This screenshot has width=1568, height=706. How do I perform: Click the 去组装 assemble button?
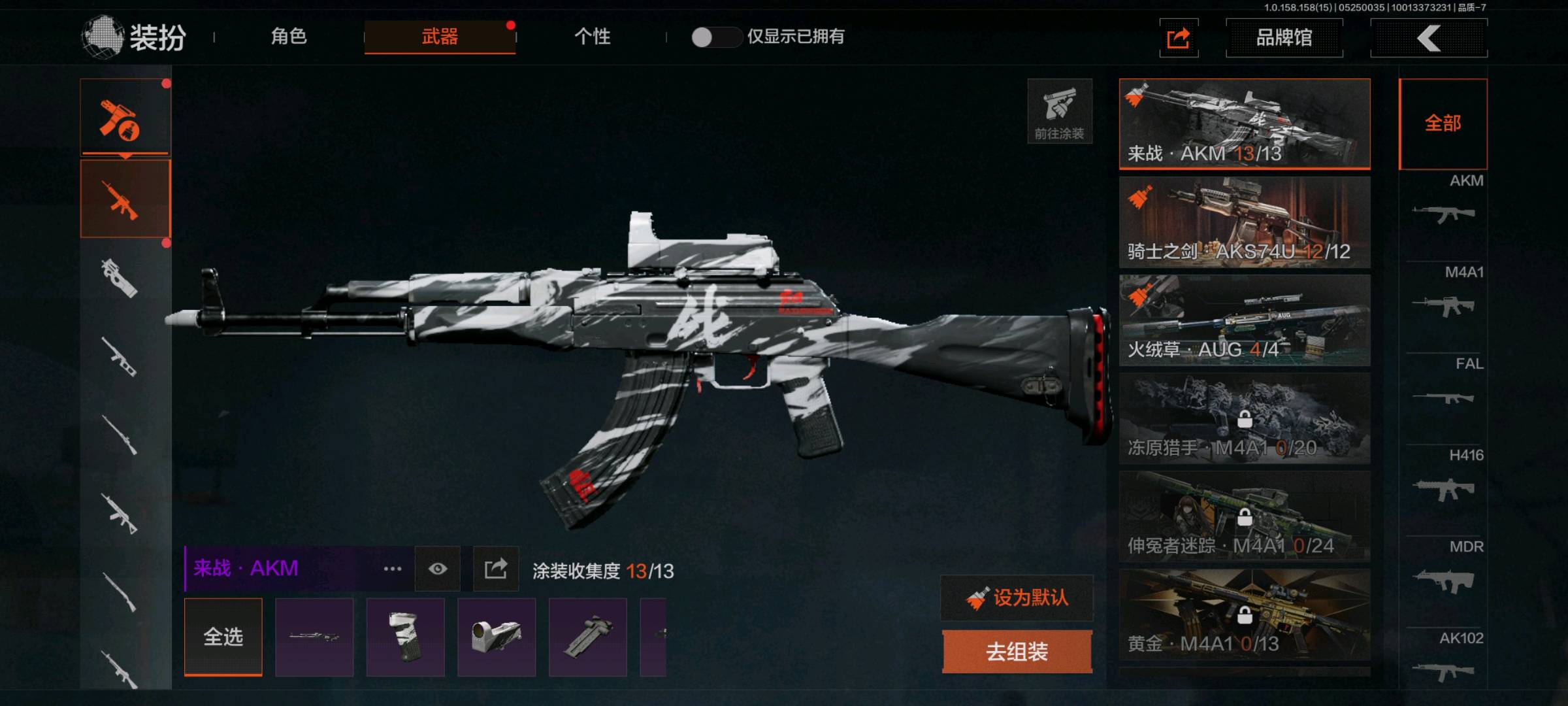coord(1017,651)
